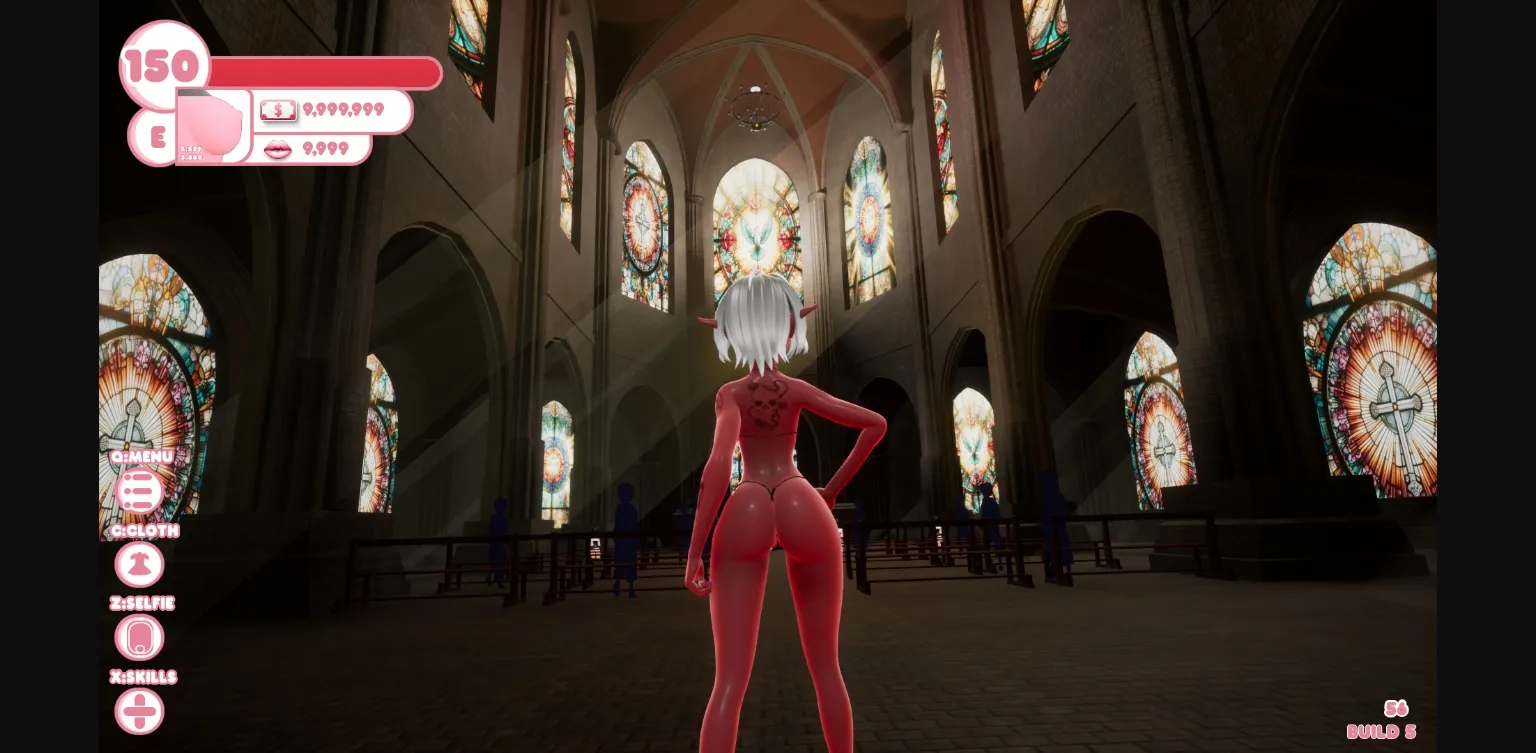Click the BUILD 5 version label

[x=1381, y=731]
